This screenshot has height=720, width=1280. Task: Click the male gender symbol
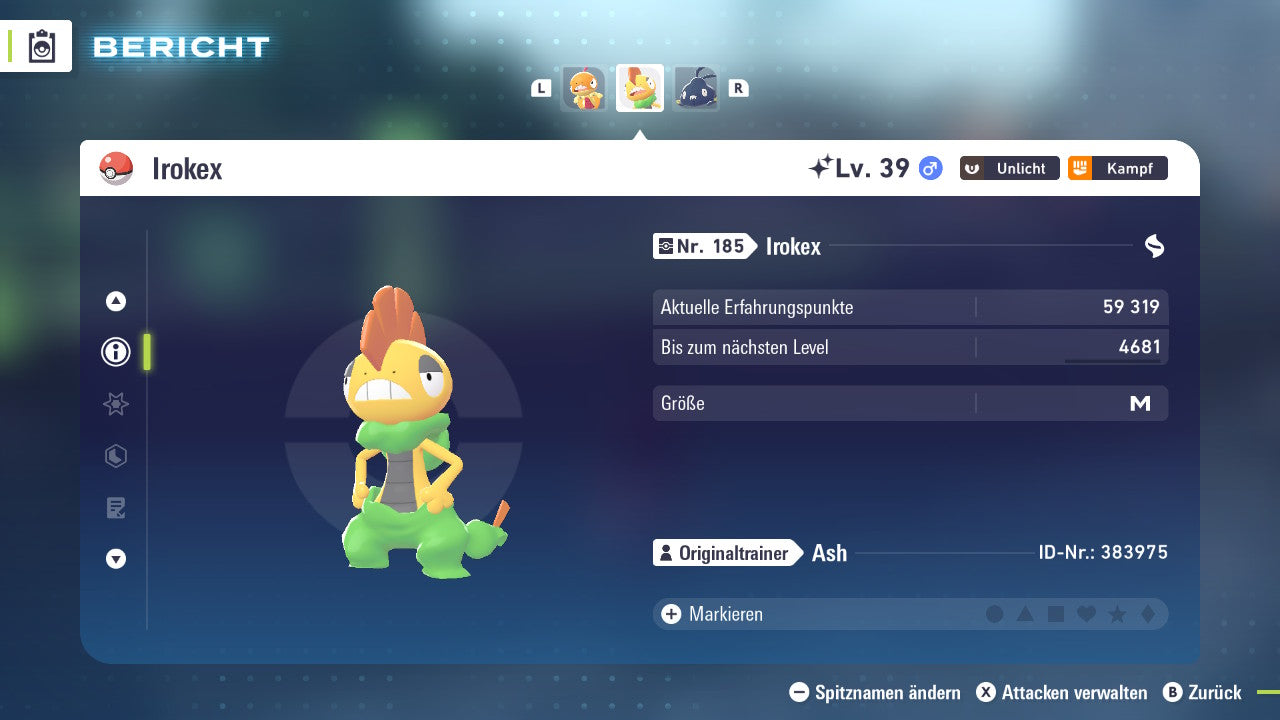point(929,169)
